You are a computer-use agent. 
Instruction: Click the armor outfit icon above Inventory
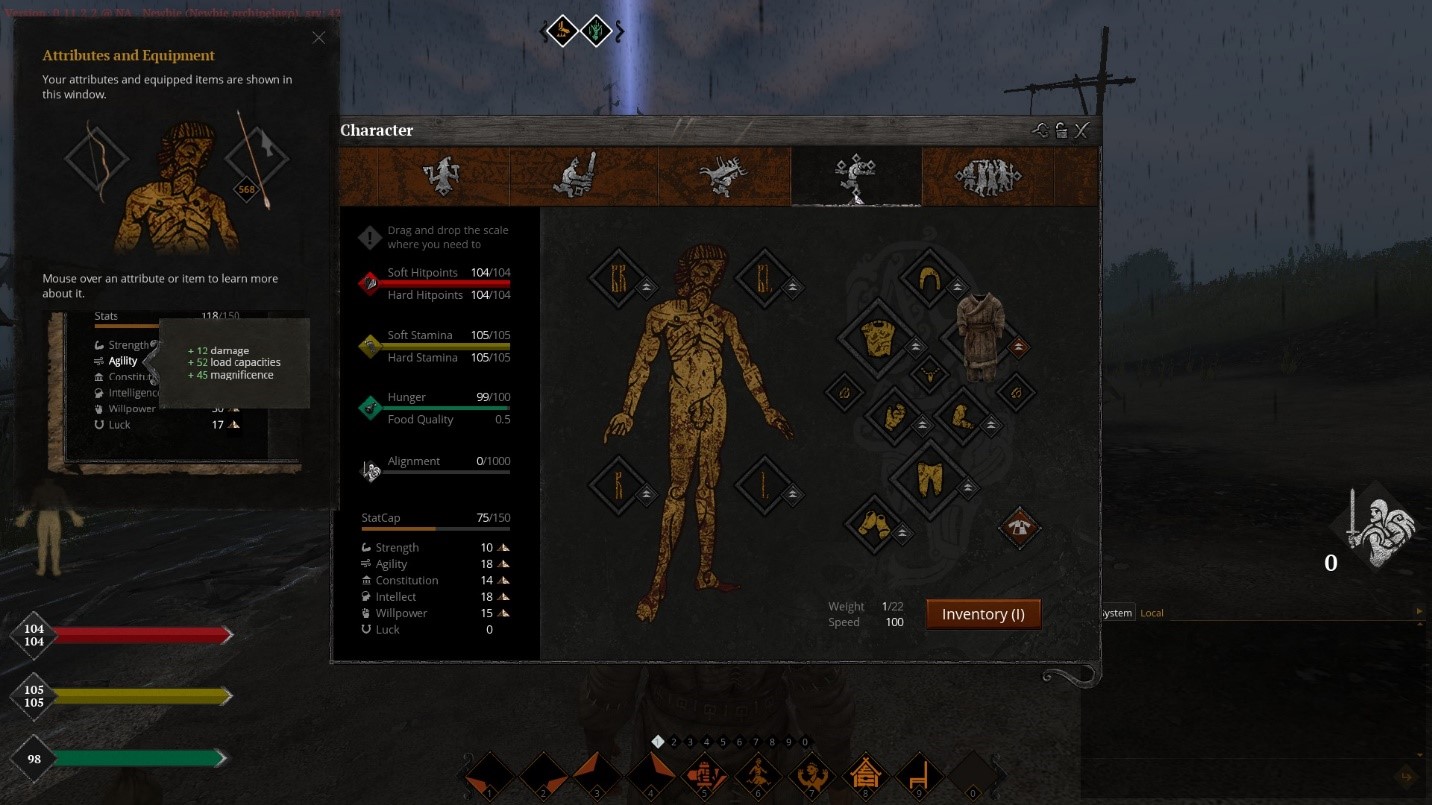pyautogui.click(x=1019, y=527)
